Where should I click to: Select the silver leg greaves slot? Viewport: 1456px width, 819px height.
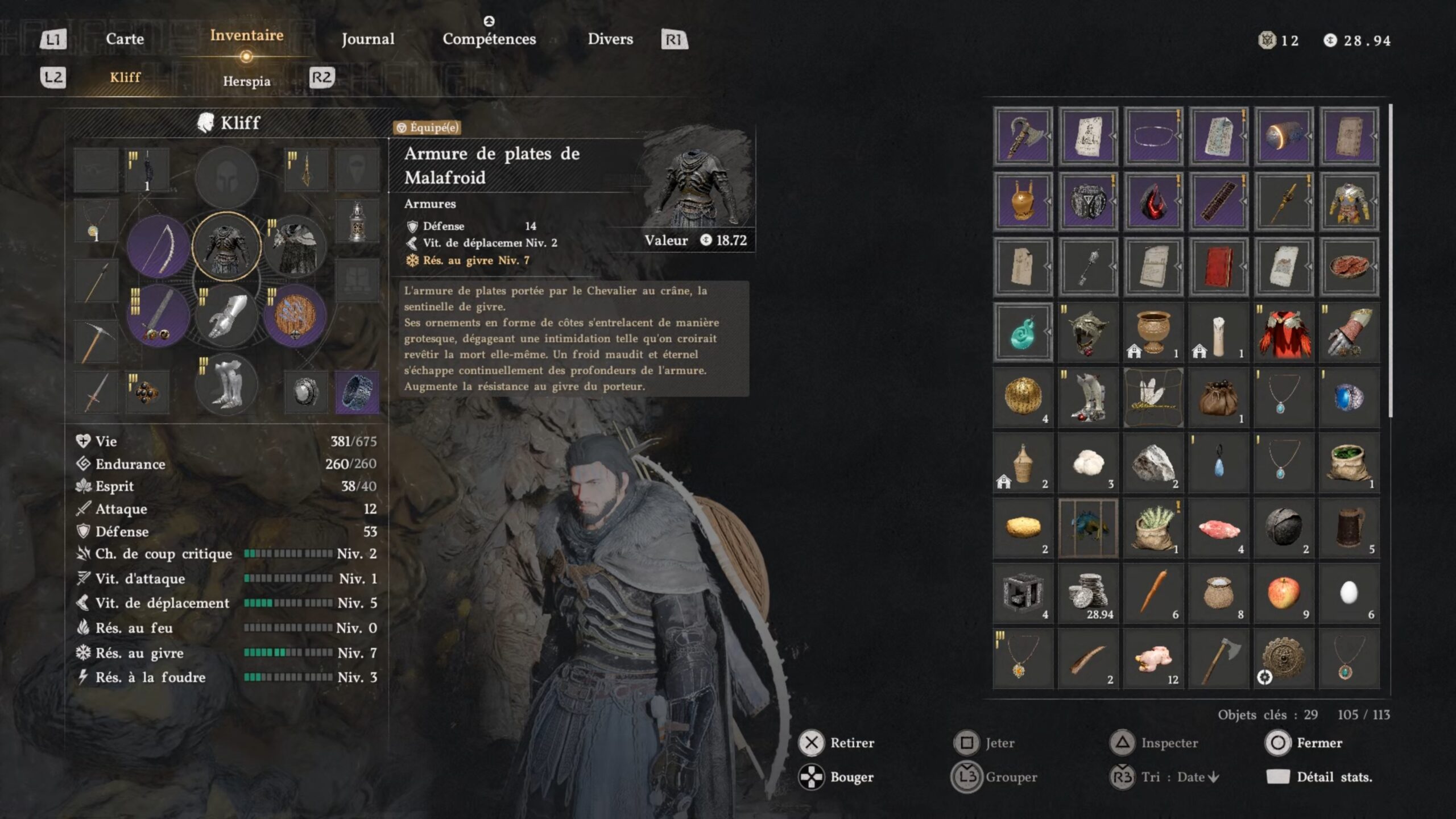226,385
